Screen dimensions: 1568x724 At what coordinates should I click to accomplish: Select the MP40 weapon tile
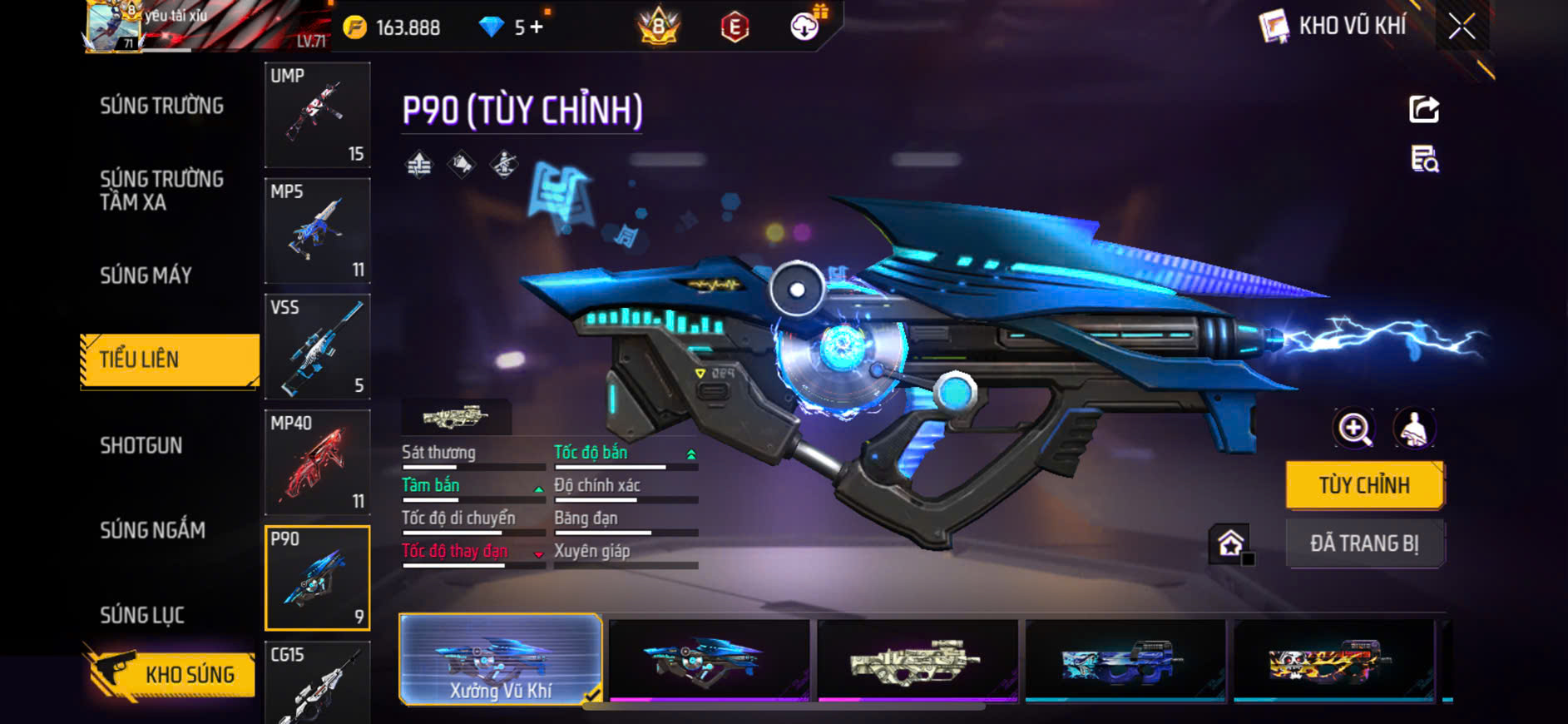pos(317,462)
